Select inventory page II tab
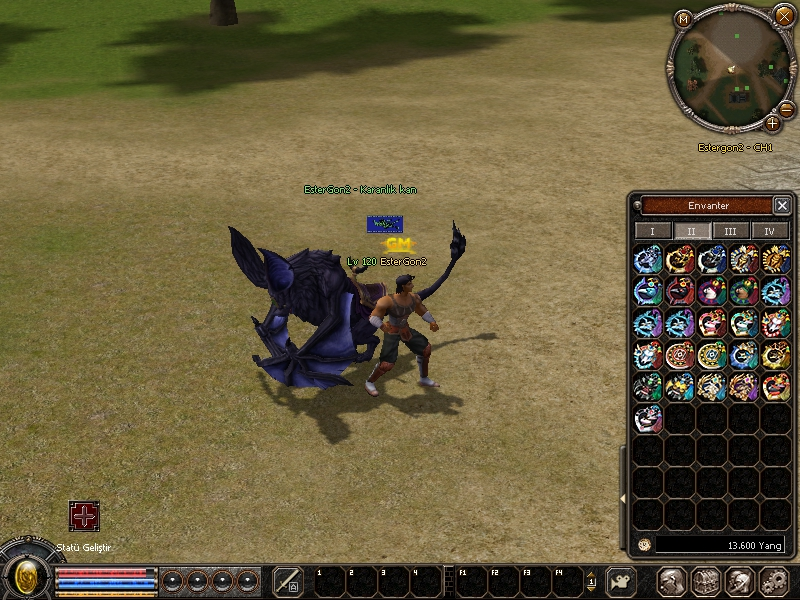Viewport: 800px width, 600px height. (692, 231)
